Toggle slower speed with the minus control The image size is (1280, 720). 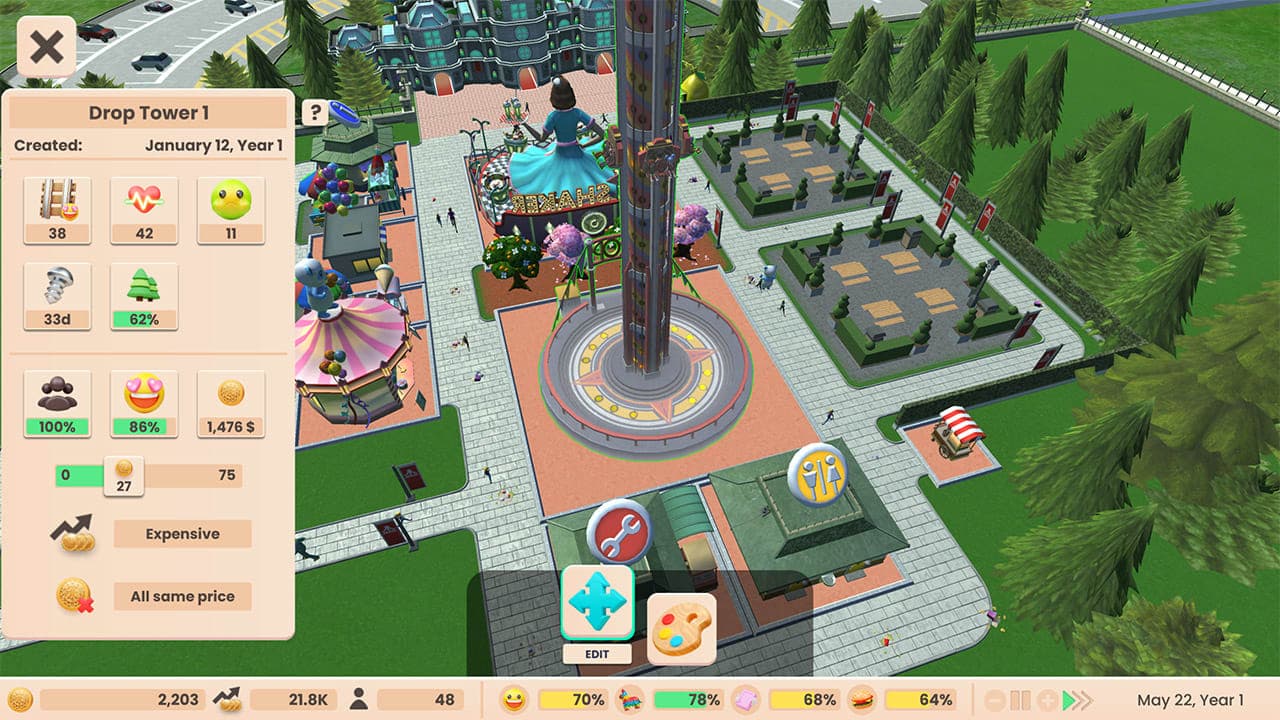tap(993, 701)
